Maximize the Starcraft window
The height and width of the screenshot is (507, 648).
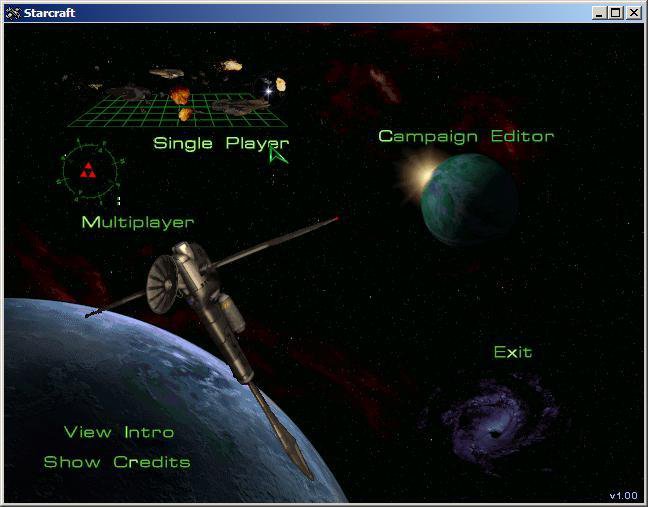pyautogui.click(x=615, y=13)
